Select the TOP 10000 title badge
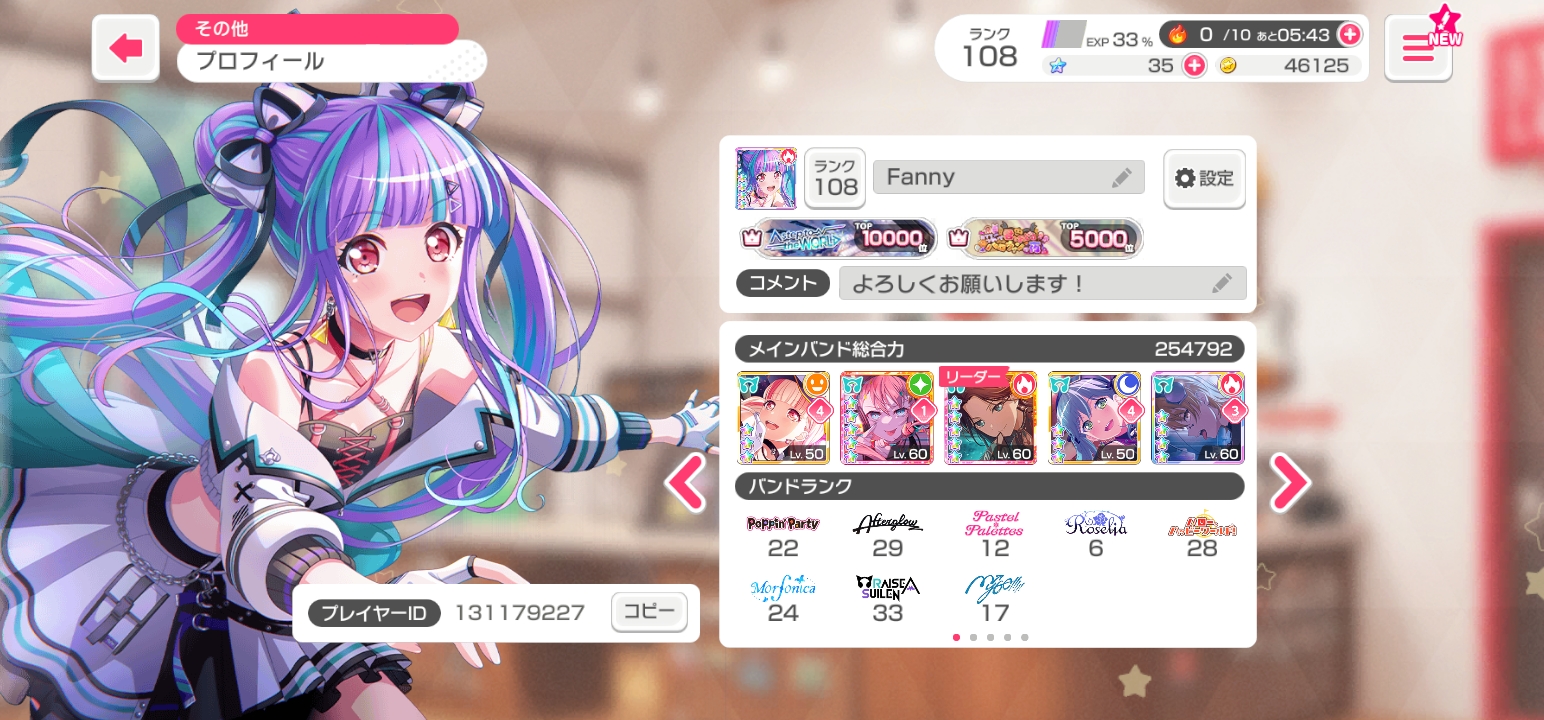Screen dimensions: 1544x720 pos(838,238)
